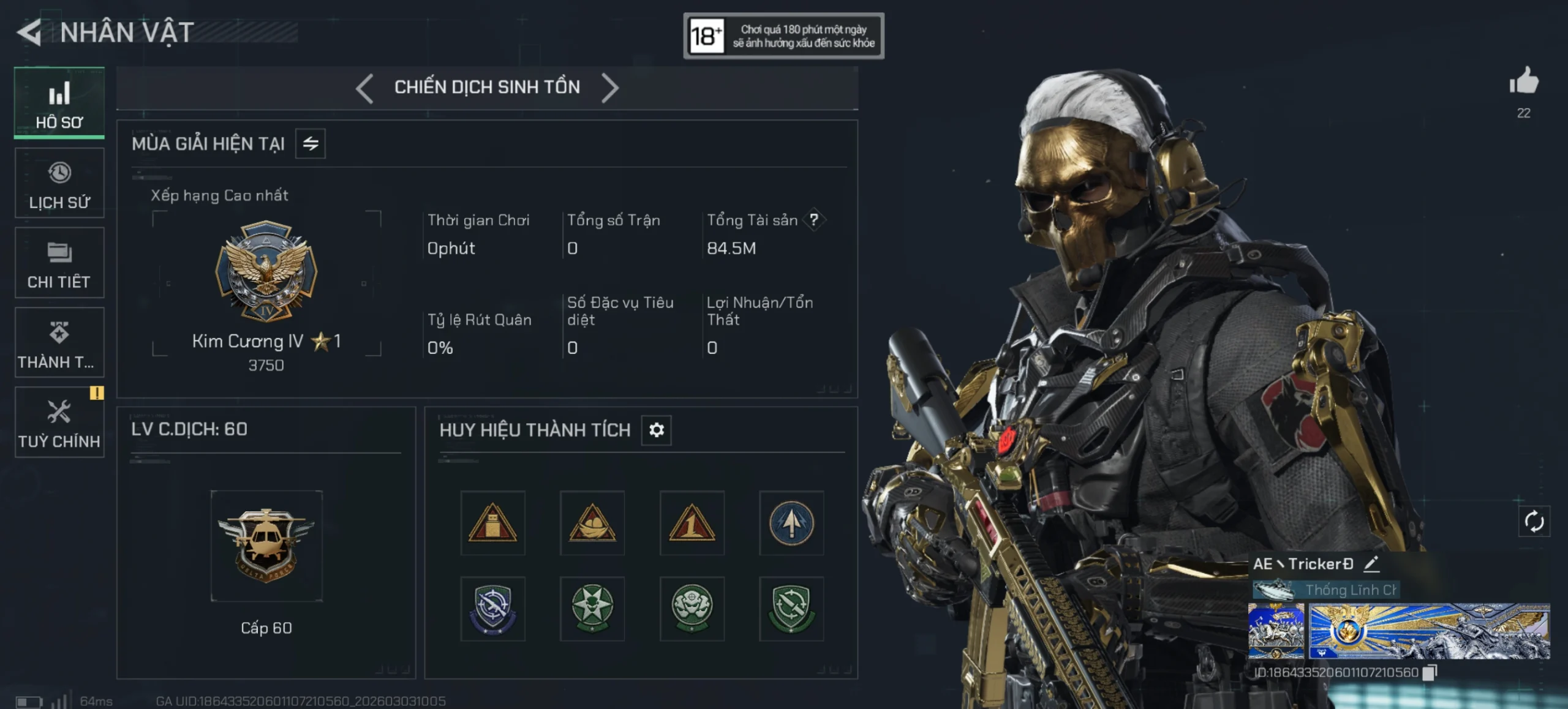Copy the player ID number

coord(1430,672)
